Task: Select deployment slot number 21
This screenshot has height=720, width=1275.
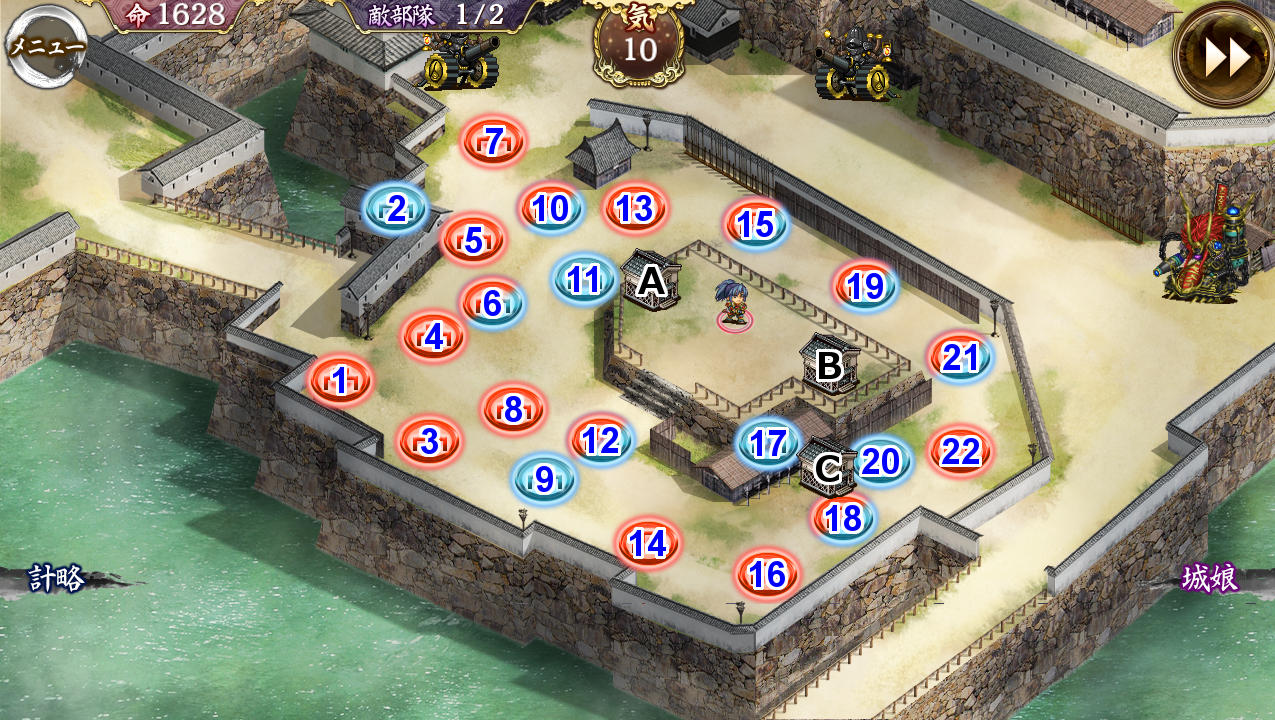Action: pyautogui.click(x=960, y=357)
